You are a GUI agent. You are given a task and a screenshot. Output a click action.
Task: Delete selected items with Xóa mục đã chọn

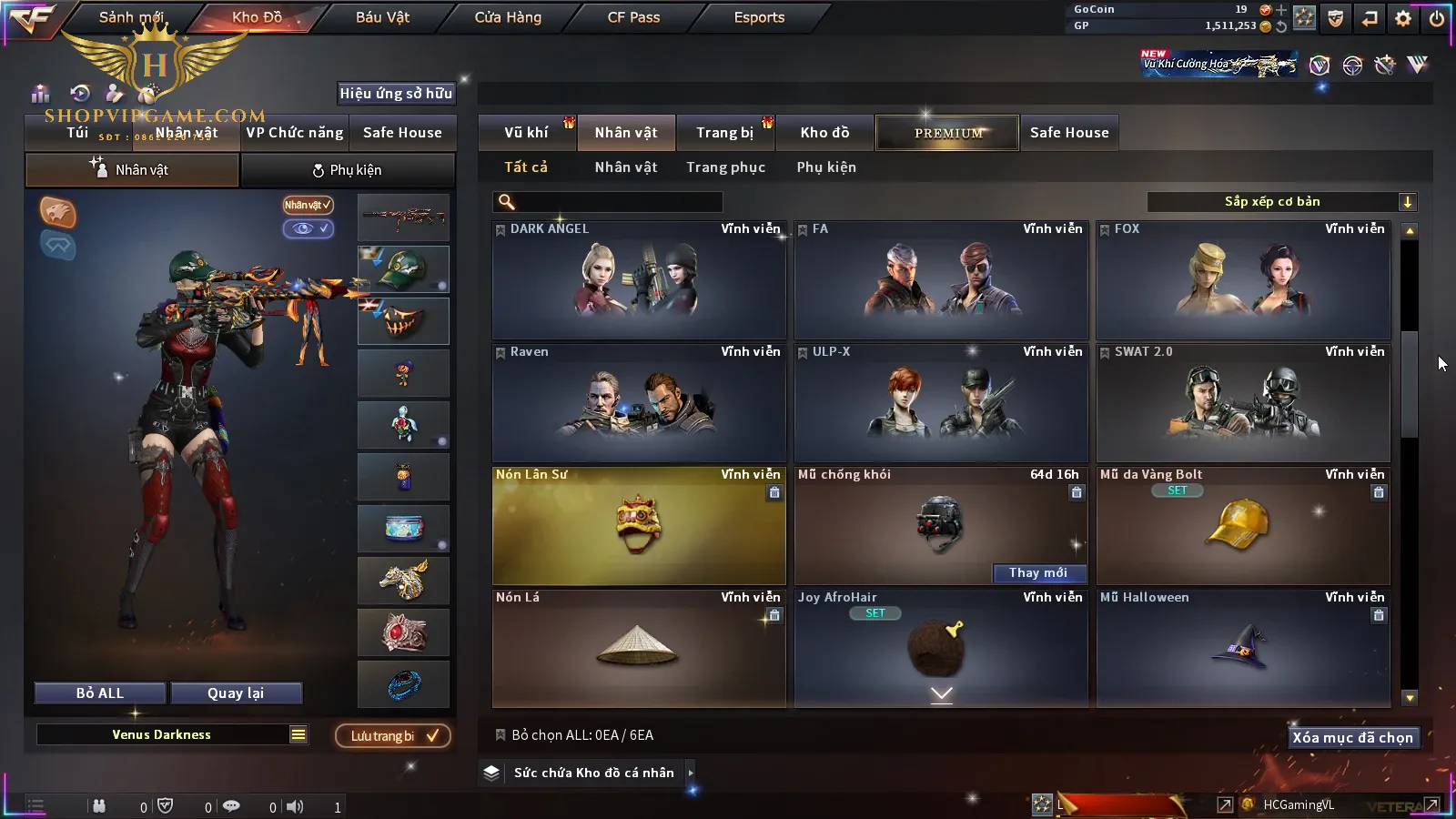[x=1352, y=738]
